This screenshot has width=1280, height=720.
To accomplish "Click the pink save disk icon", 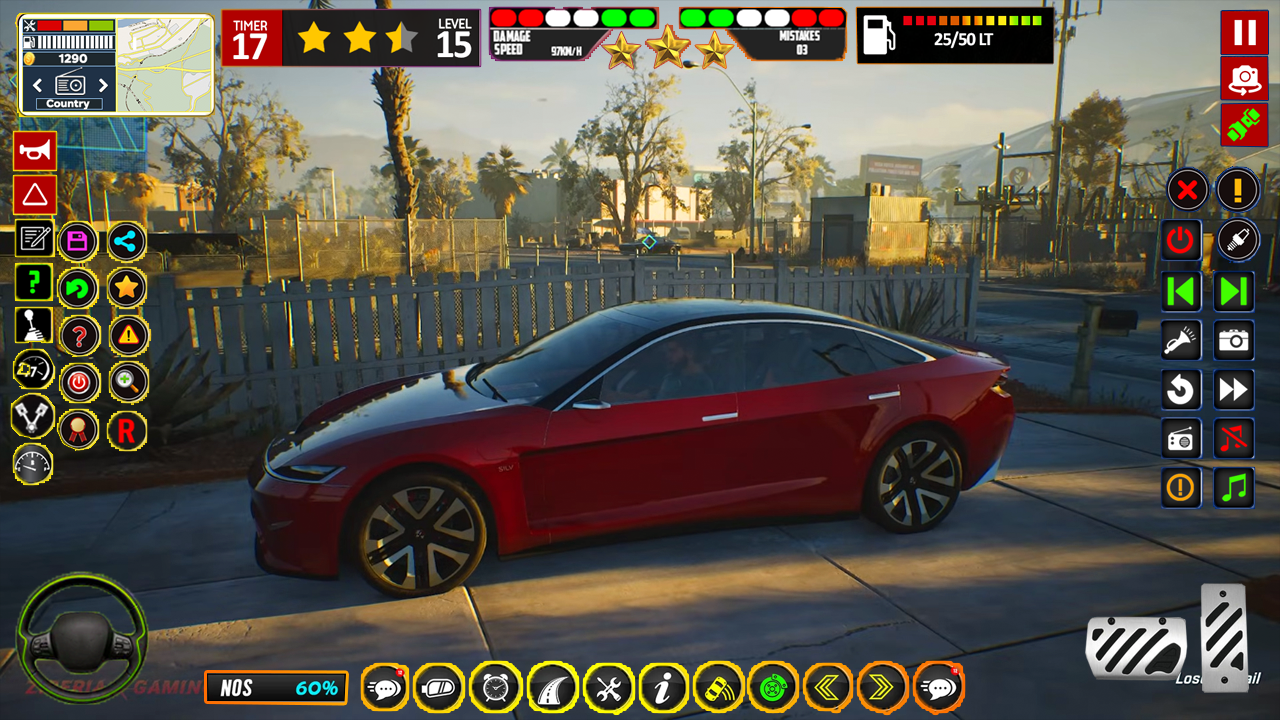I will pos(79,241).
